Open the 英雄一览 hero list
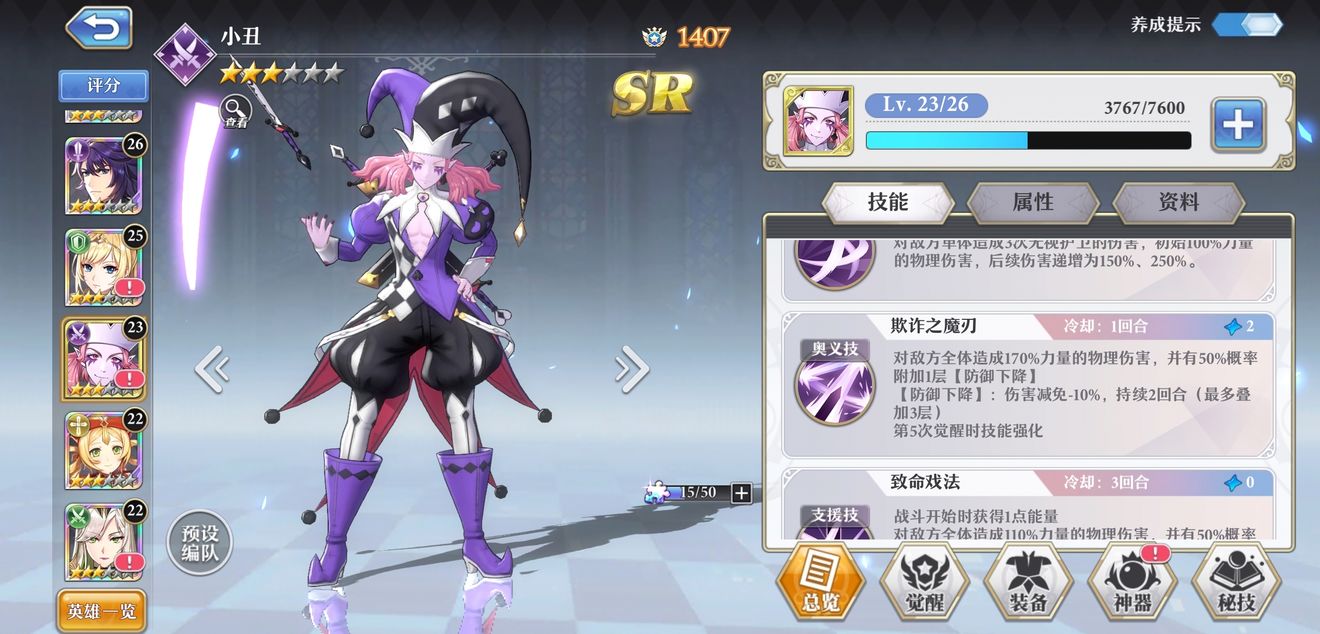The image size is (1320, 634). 102,611
